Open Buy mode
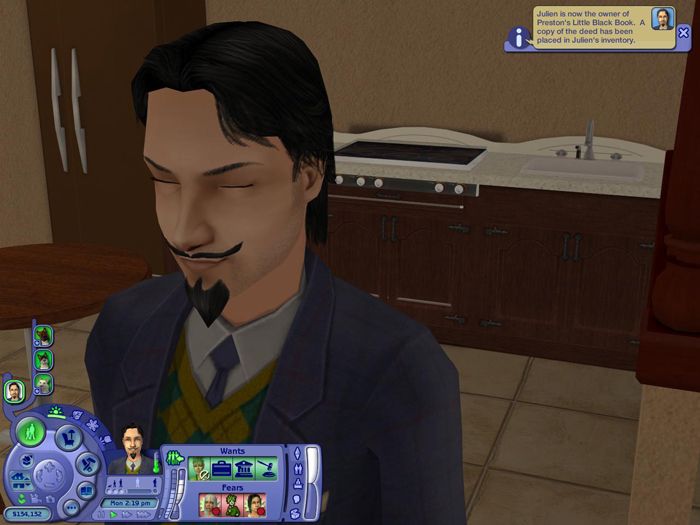This screenshot has width=700, height=525. point(68,437)
